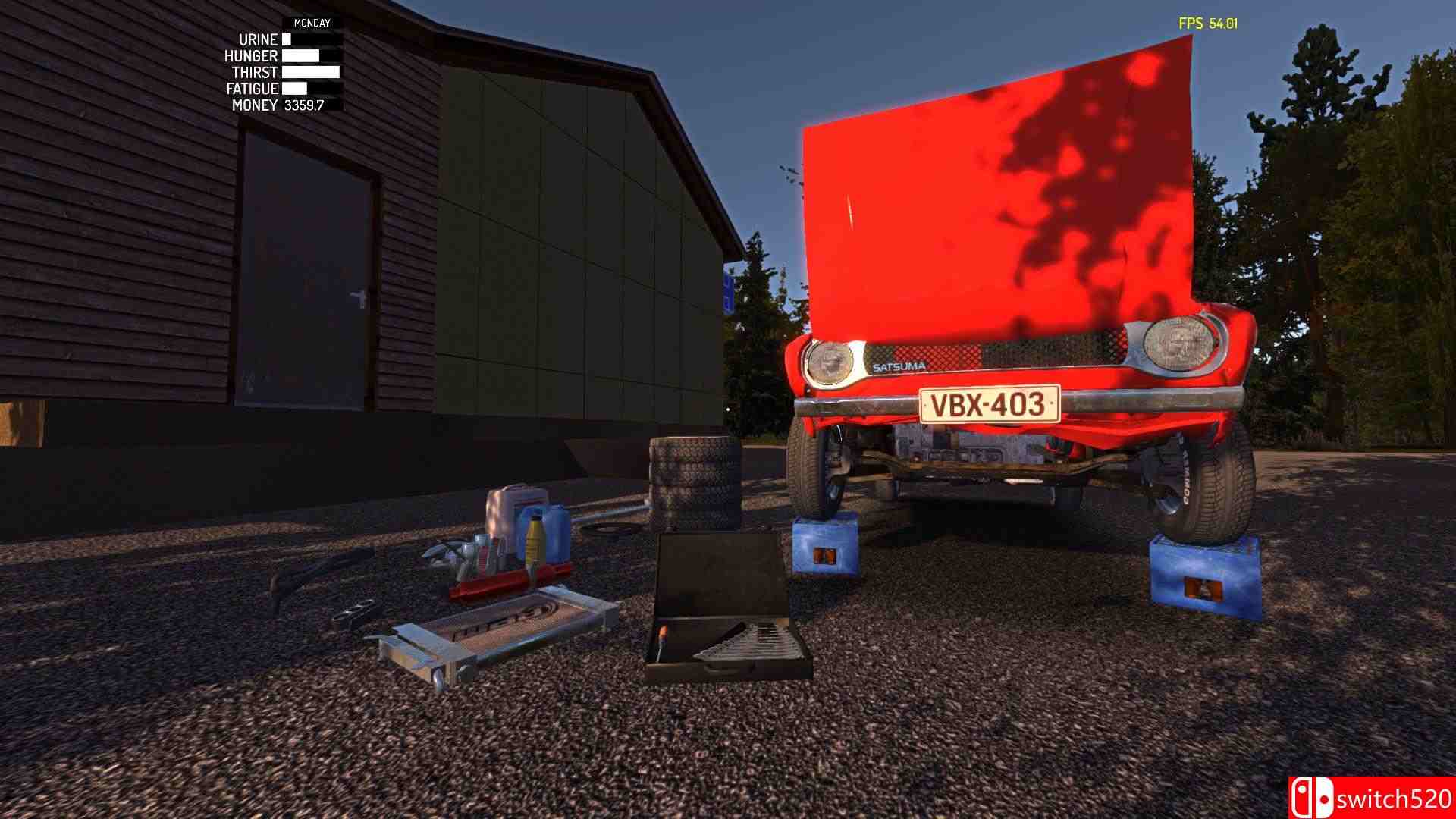Click the HUNGER meter bar
The height and width of the screenshot is (819, 1456).
click(x=300, y=55)
